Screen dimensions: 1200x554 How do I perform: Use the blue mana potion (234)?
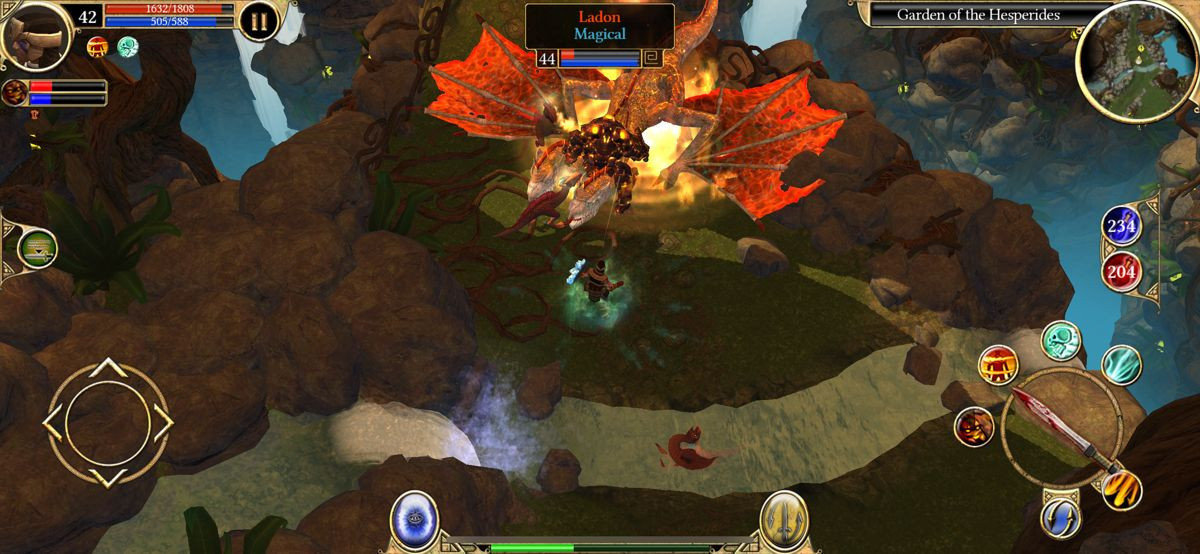pos(1123,226)
